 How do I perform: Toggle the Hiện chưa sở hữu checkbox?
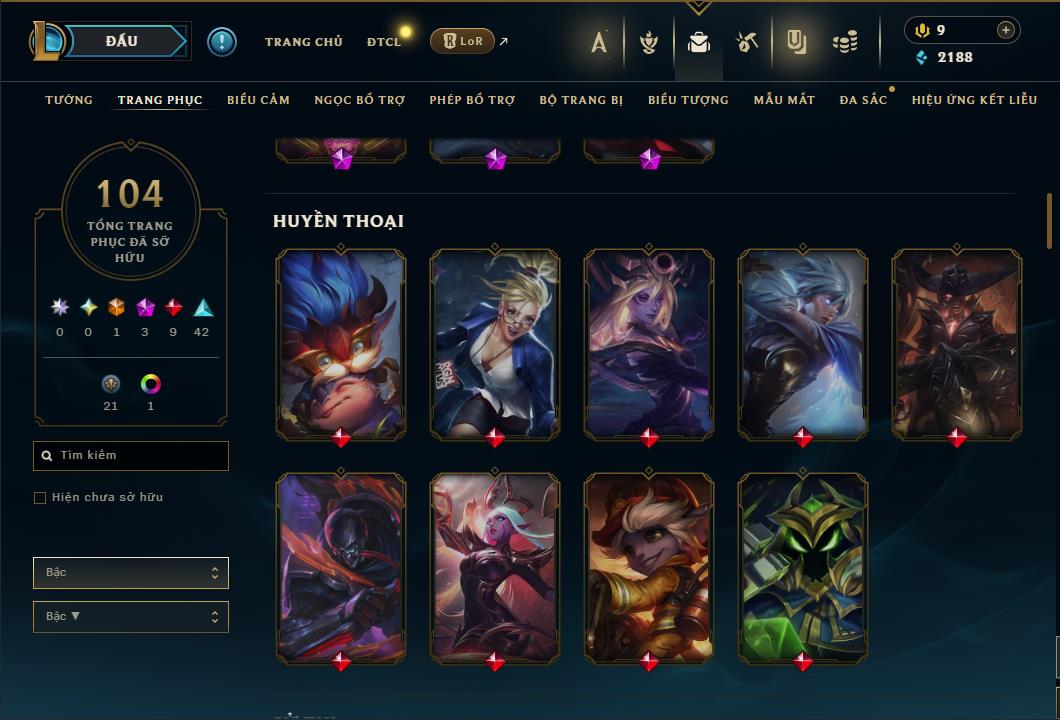tap(40, 498)
